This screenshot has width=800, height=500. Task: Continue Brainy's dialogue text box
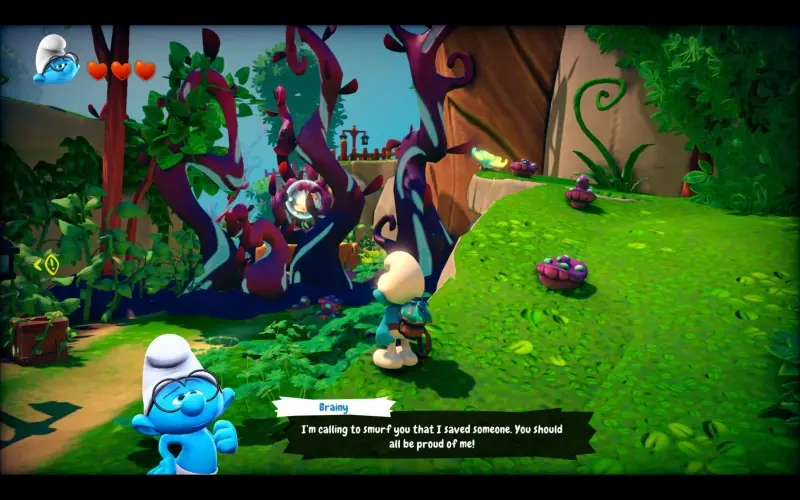click(433, 435)
